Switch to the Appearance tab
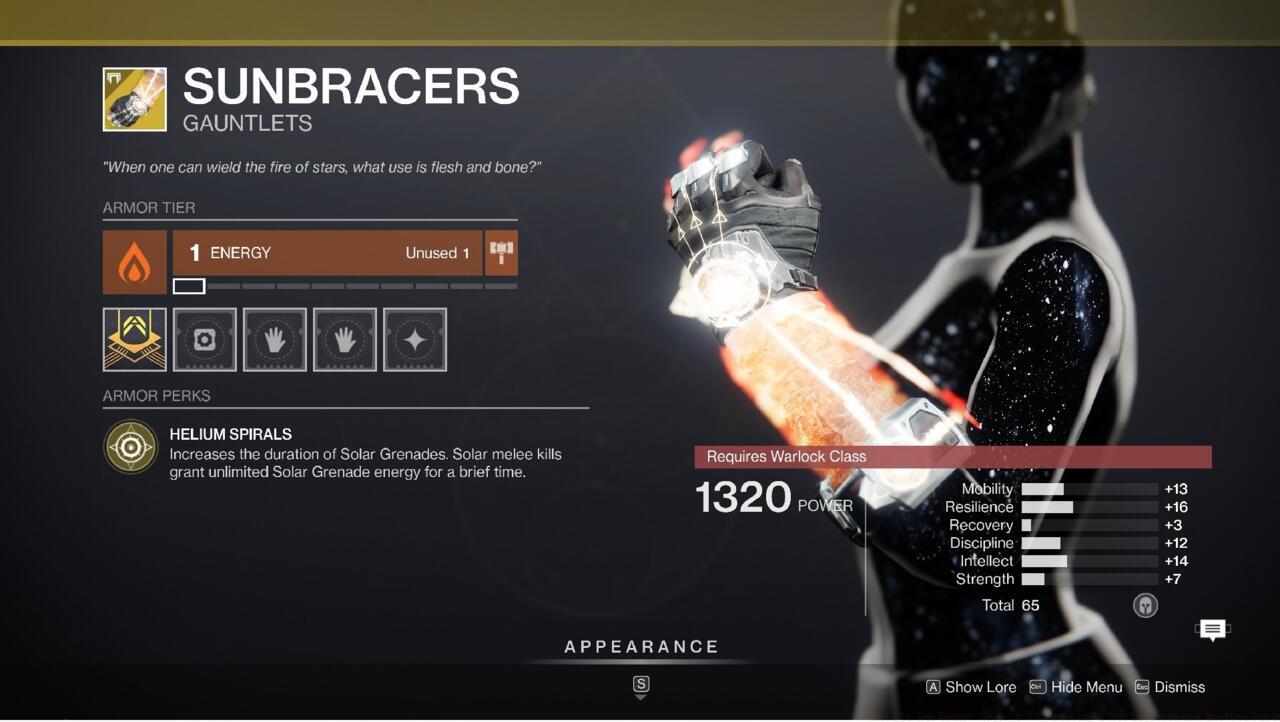The height and width of the screenshot is (722, 1280). click(x=640, y=646)
